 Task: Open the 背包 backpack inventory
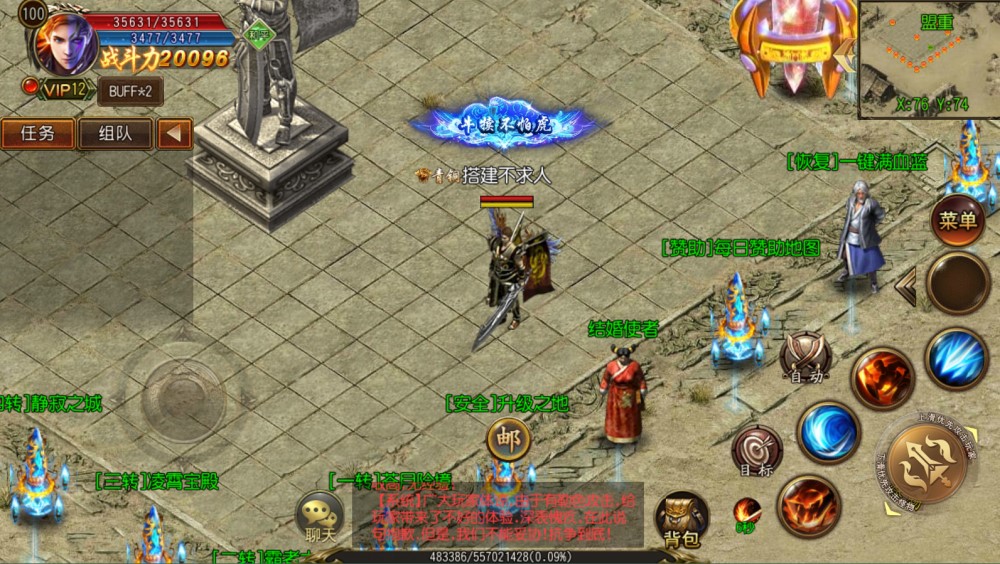click(682, 519)
